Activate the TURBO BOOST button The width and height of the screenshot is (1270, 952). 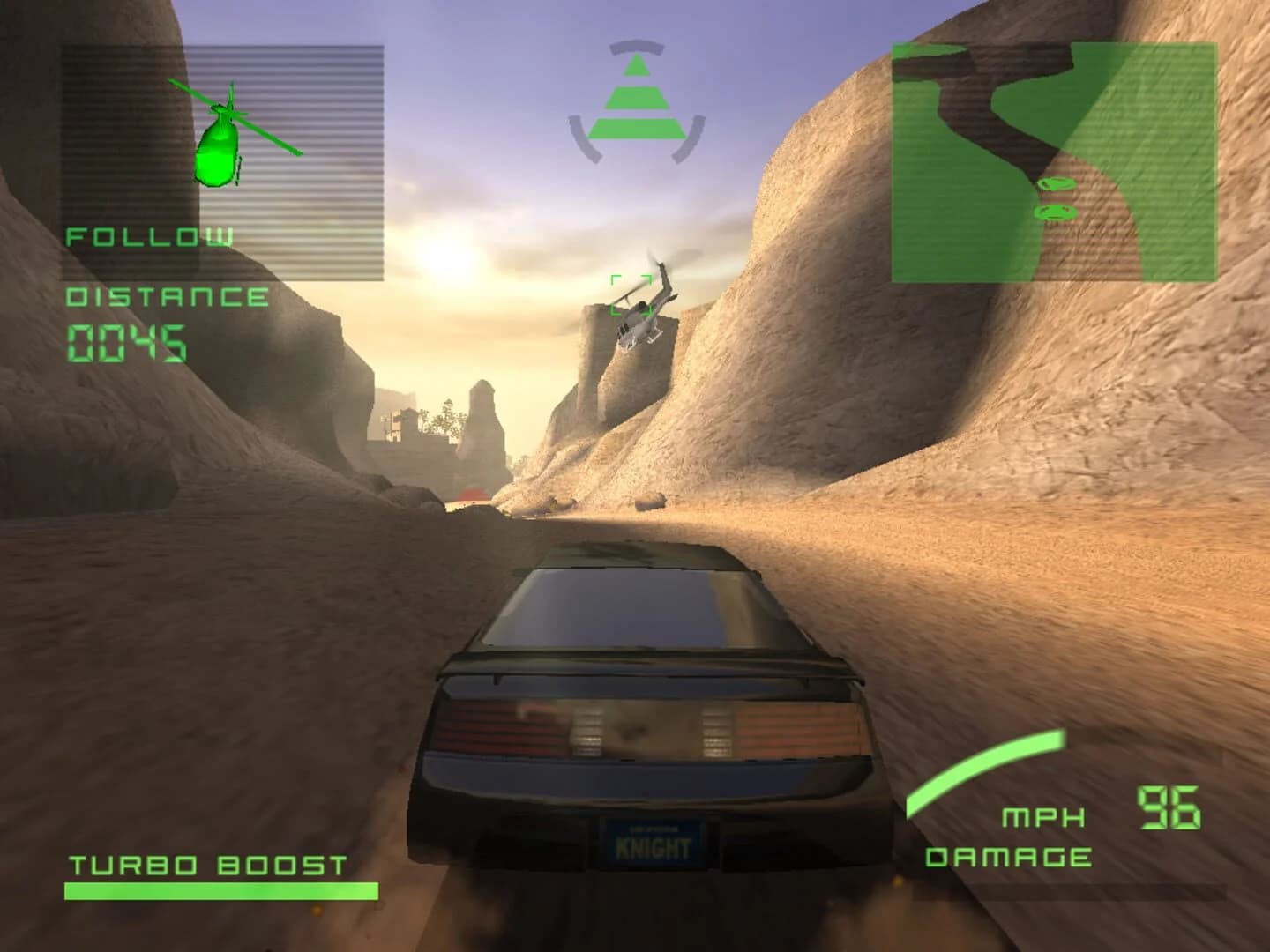pyautogui.click(x=209, y=866)
